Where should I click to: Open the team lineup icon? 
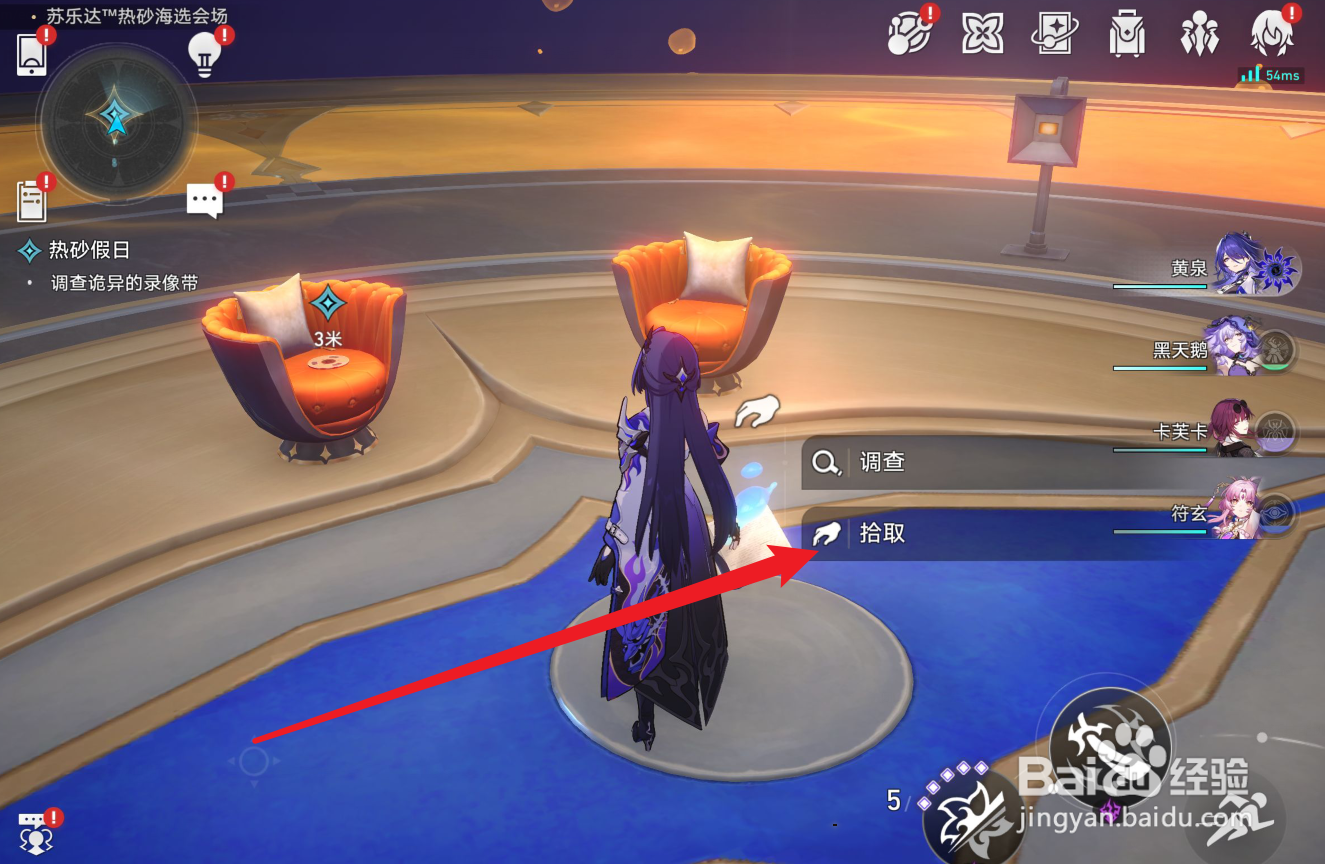pos(1200,35)
